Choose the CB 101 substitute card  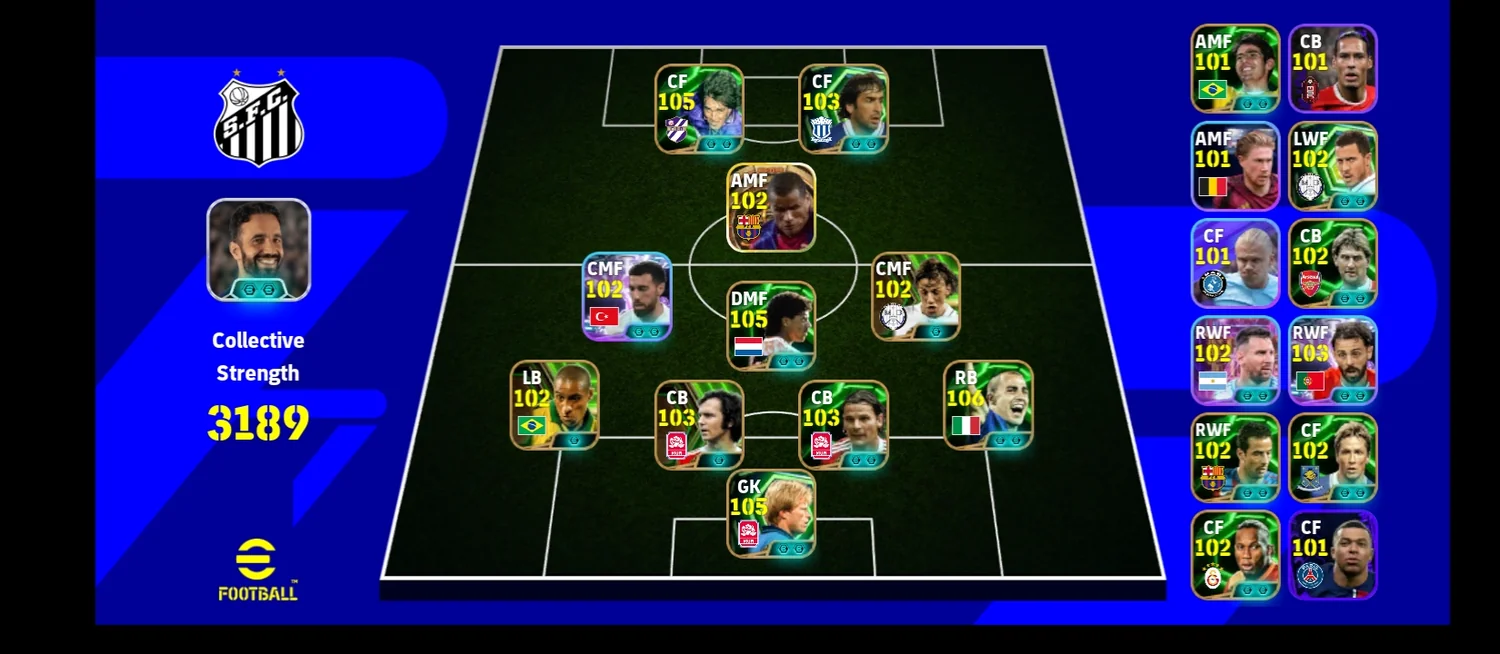coord(1333,68)
